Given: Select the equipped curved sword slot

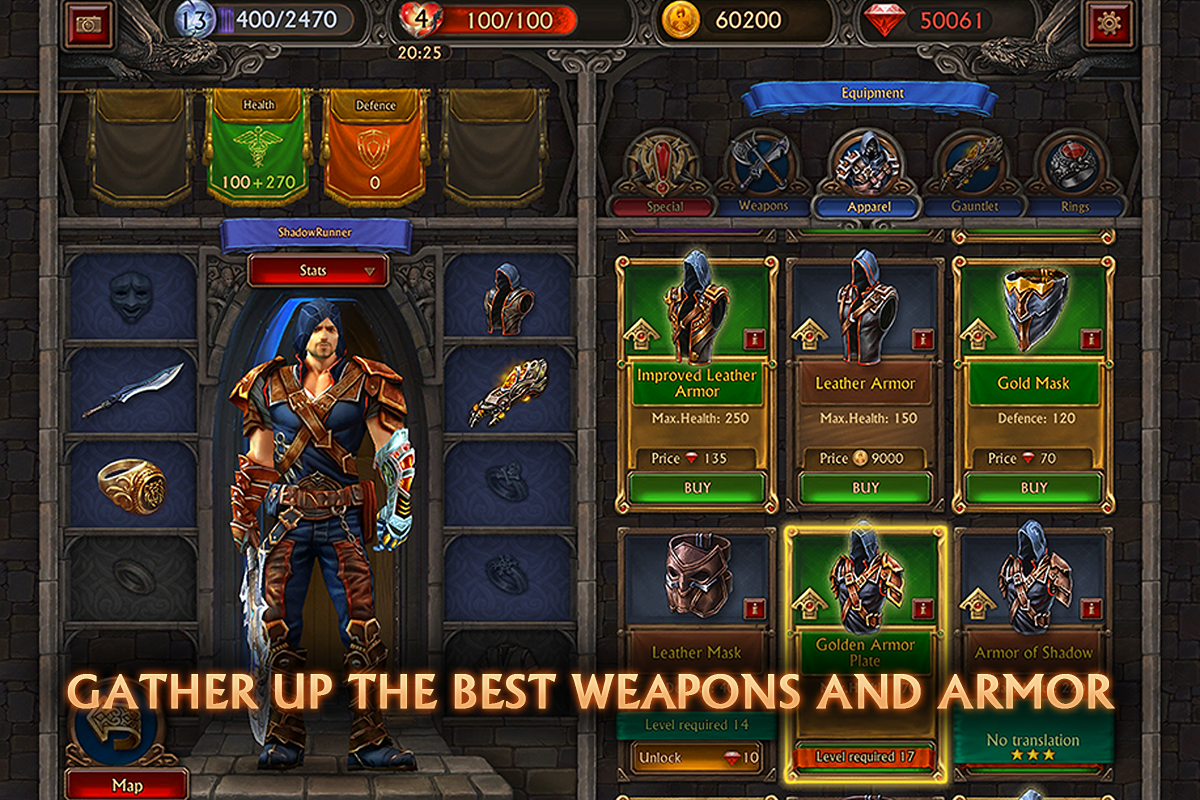Looking at the screenshot, I should (131, 391).
